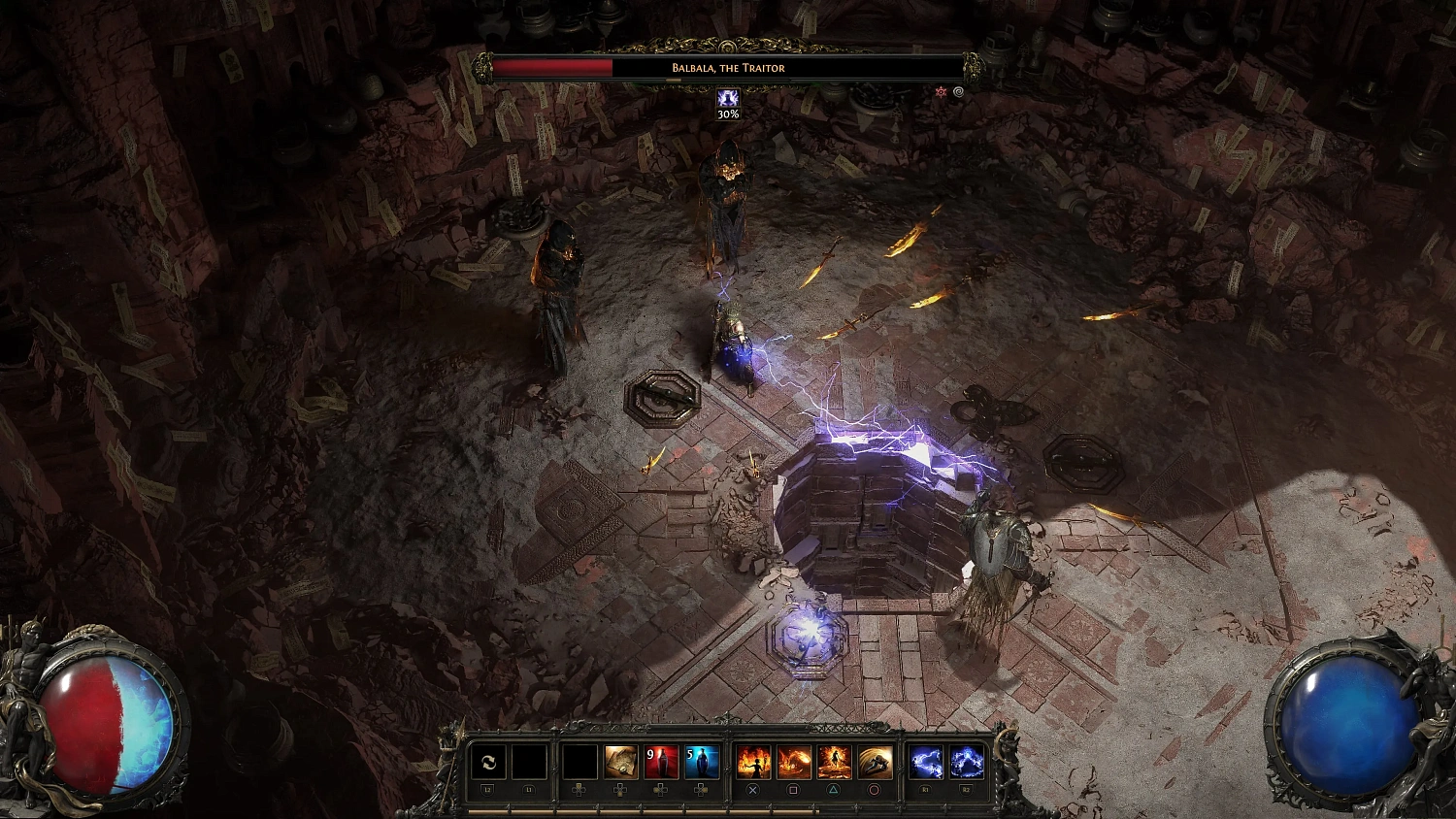
Task: Cast the fire skill bound to Triangle
Action: 833,761
